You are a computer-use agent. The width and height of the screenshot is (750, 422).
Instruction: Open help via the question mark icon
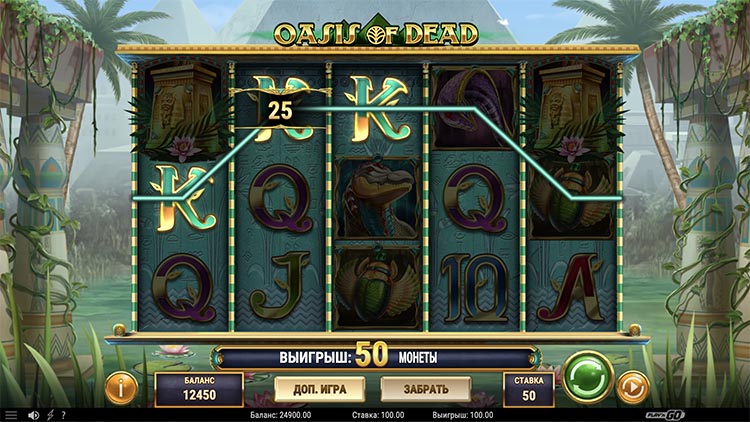pyautogui.click(x=63, y=414)
